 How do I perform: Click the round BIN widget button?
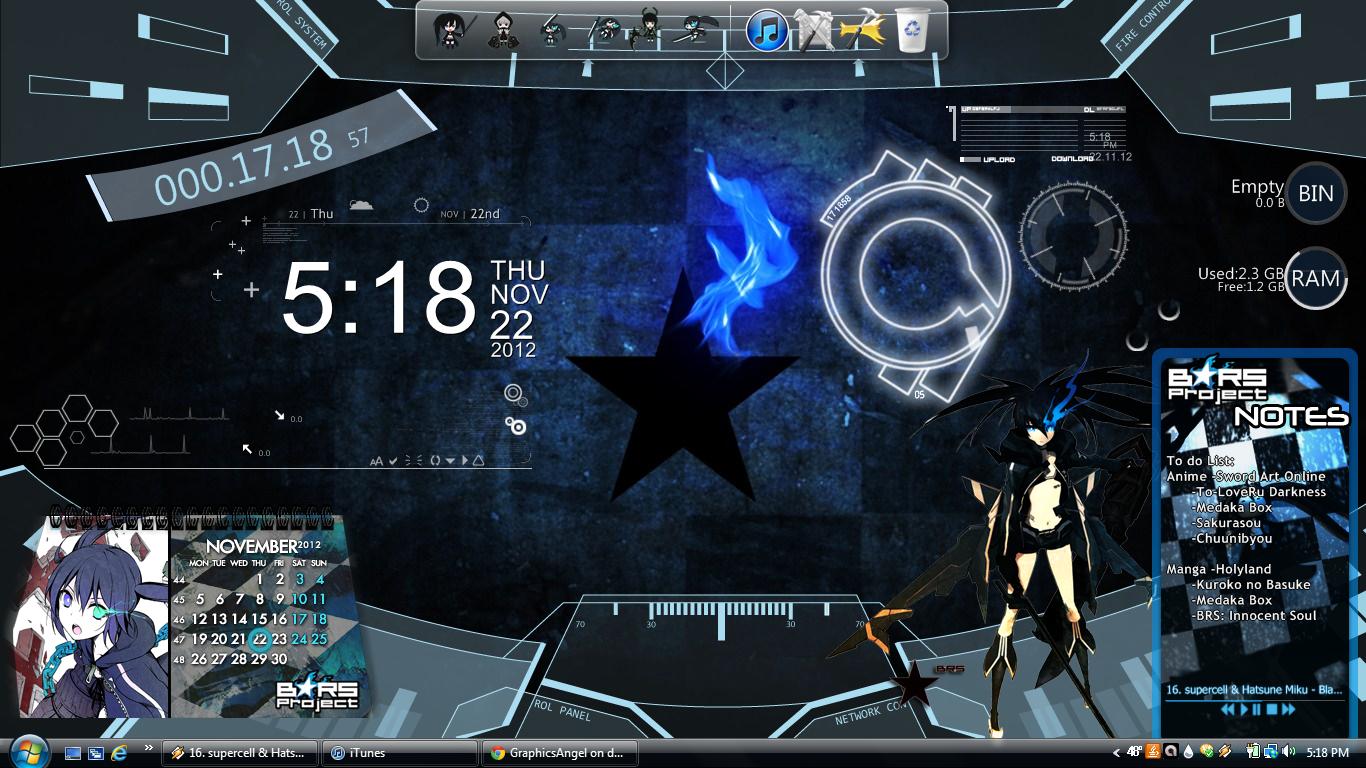(1315, 193)
